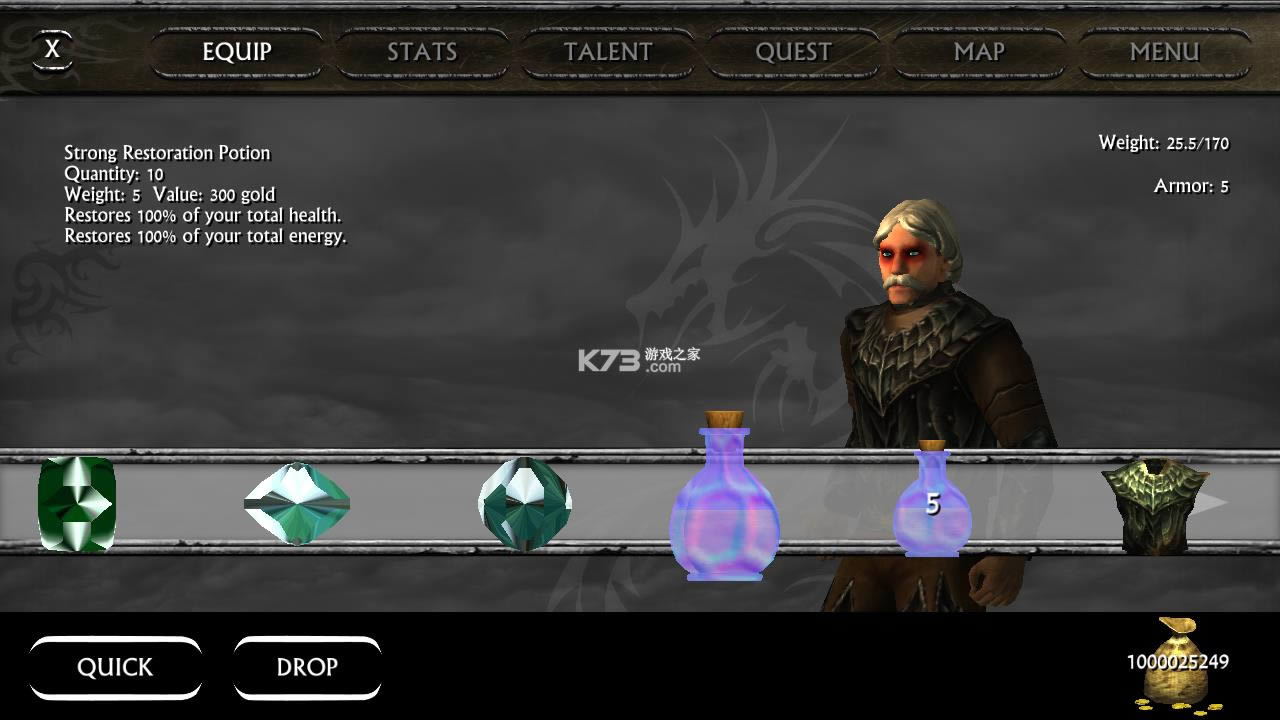Open the TALENT tab
1280x720 pixels.
point(607,52)
